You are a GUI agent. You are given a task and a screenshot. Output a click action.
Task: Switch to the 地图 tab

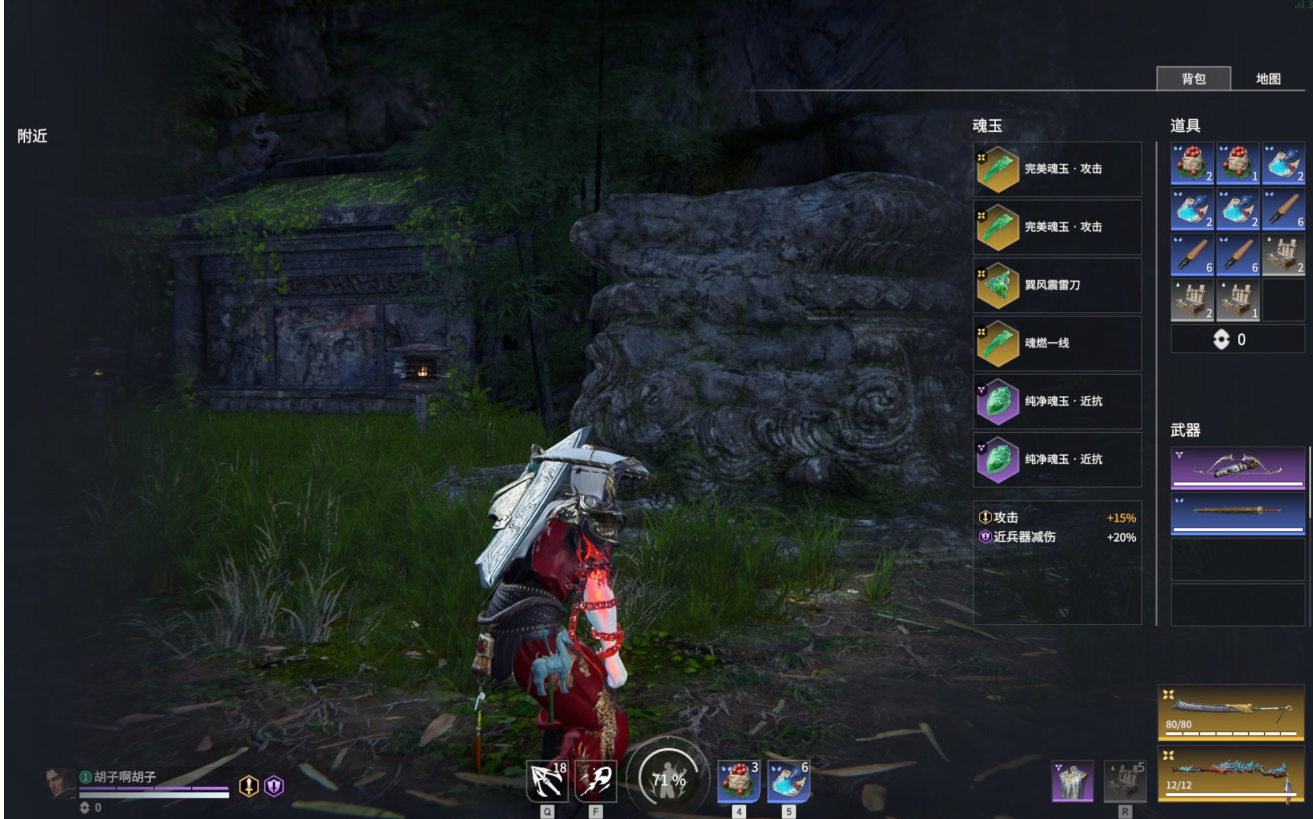pos(1268,79)
